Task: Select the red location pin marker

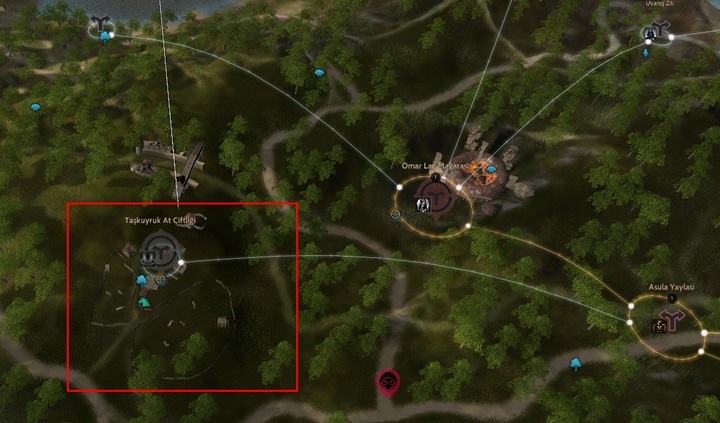Action: (387, 381)
